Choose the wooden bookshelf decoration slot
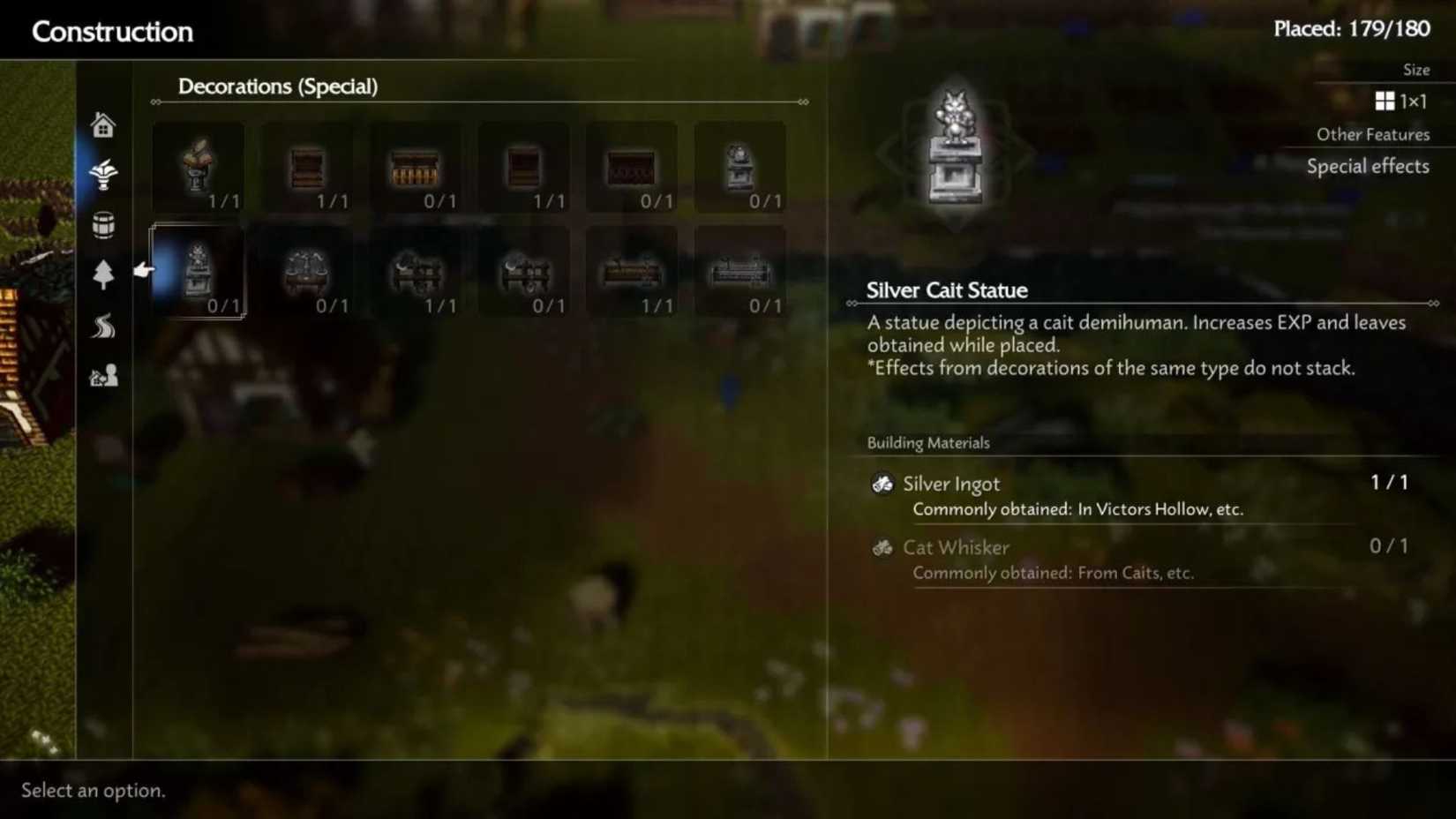Image resolution: width=1456 pixels, height=819 pixels. 307,168
